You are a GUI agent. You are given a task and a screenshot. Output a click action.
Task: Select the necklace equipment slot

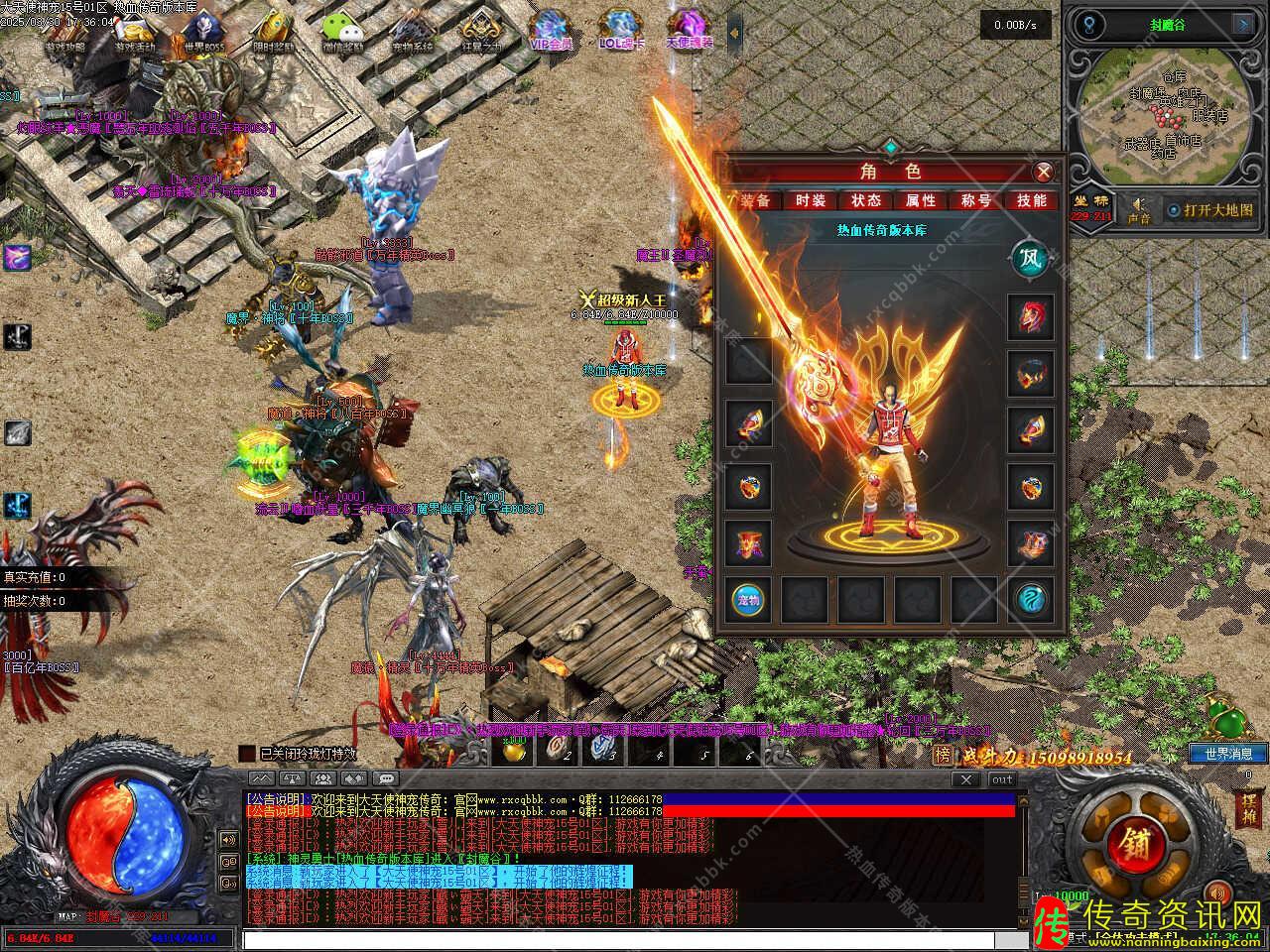point(1031,374)
